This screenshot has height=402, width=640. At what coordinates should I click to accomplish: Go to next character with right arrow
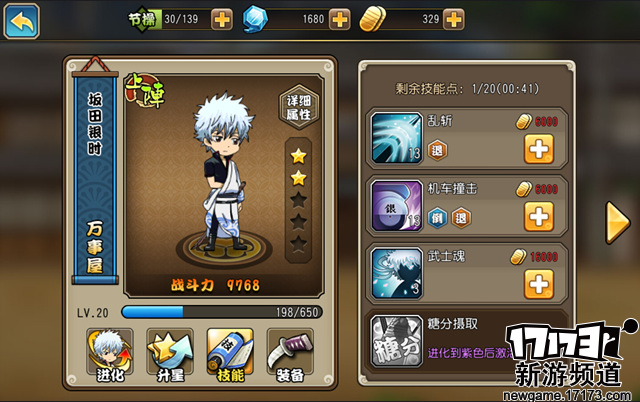(617, 222)
